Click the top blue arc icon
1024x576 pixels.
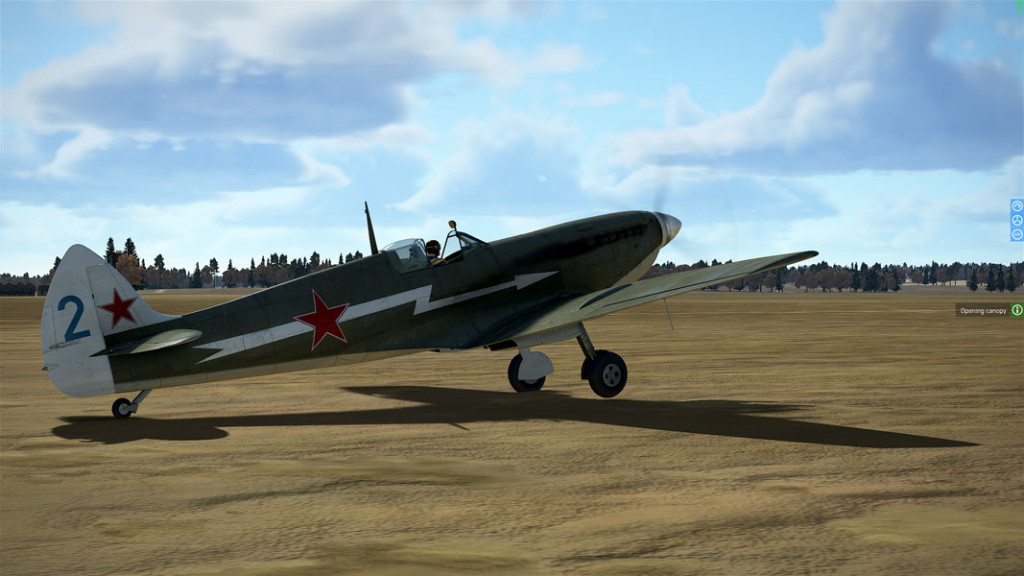click(x=1017, y=206)
